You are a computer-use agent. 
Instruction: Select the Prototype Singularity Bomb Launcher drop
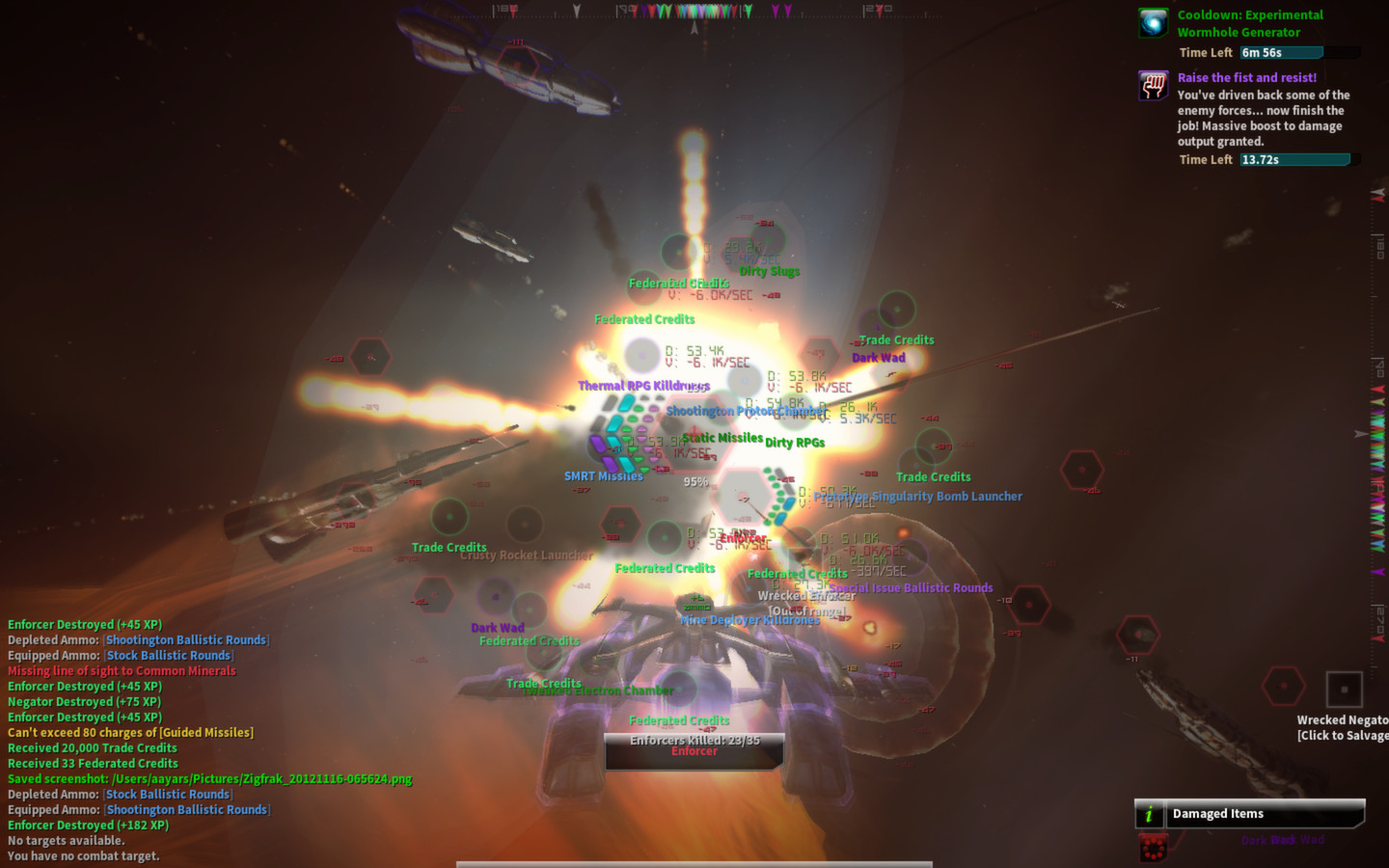(916, 496)
